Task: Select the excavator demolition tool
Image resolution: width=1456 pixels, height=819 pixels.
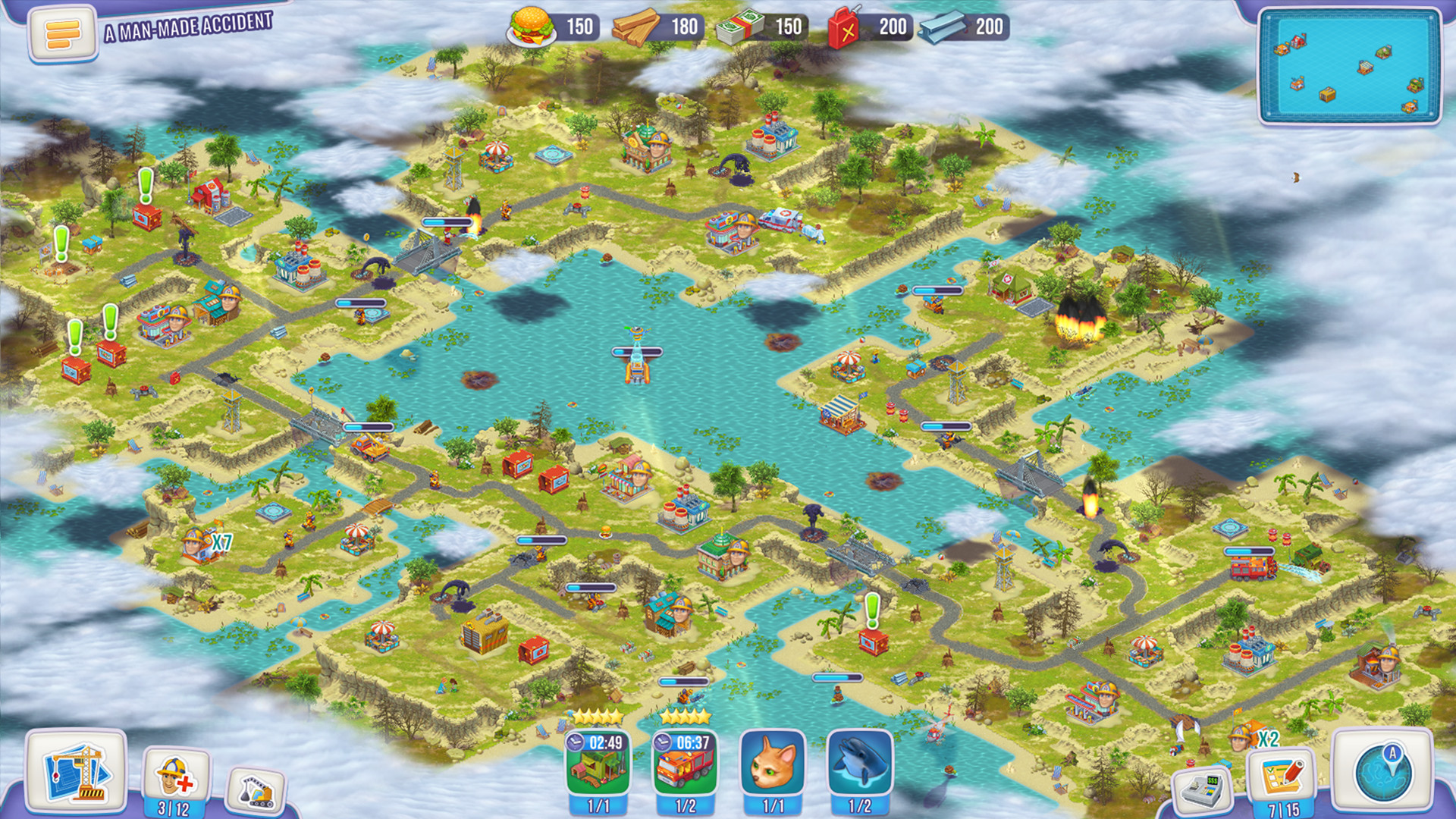Action: 258,789
